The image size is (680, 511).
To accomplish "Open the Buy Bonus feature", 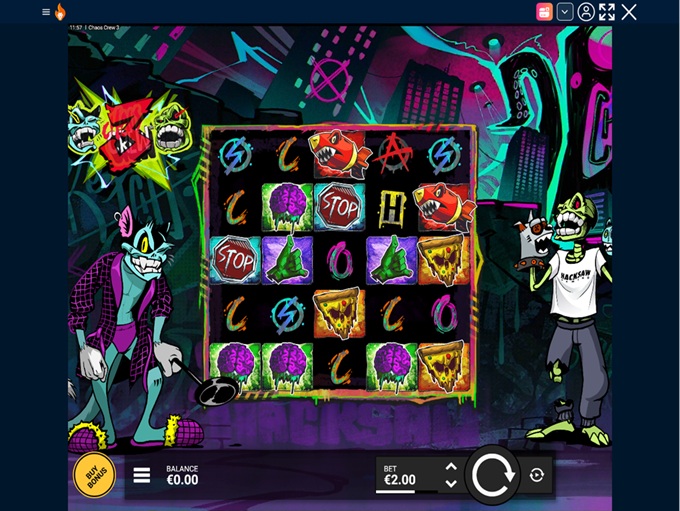I will point(94,475).
